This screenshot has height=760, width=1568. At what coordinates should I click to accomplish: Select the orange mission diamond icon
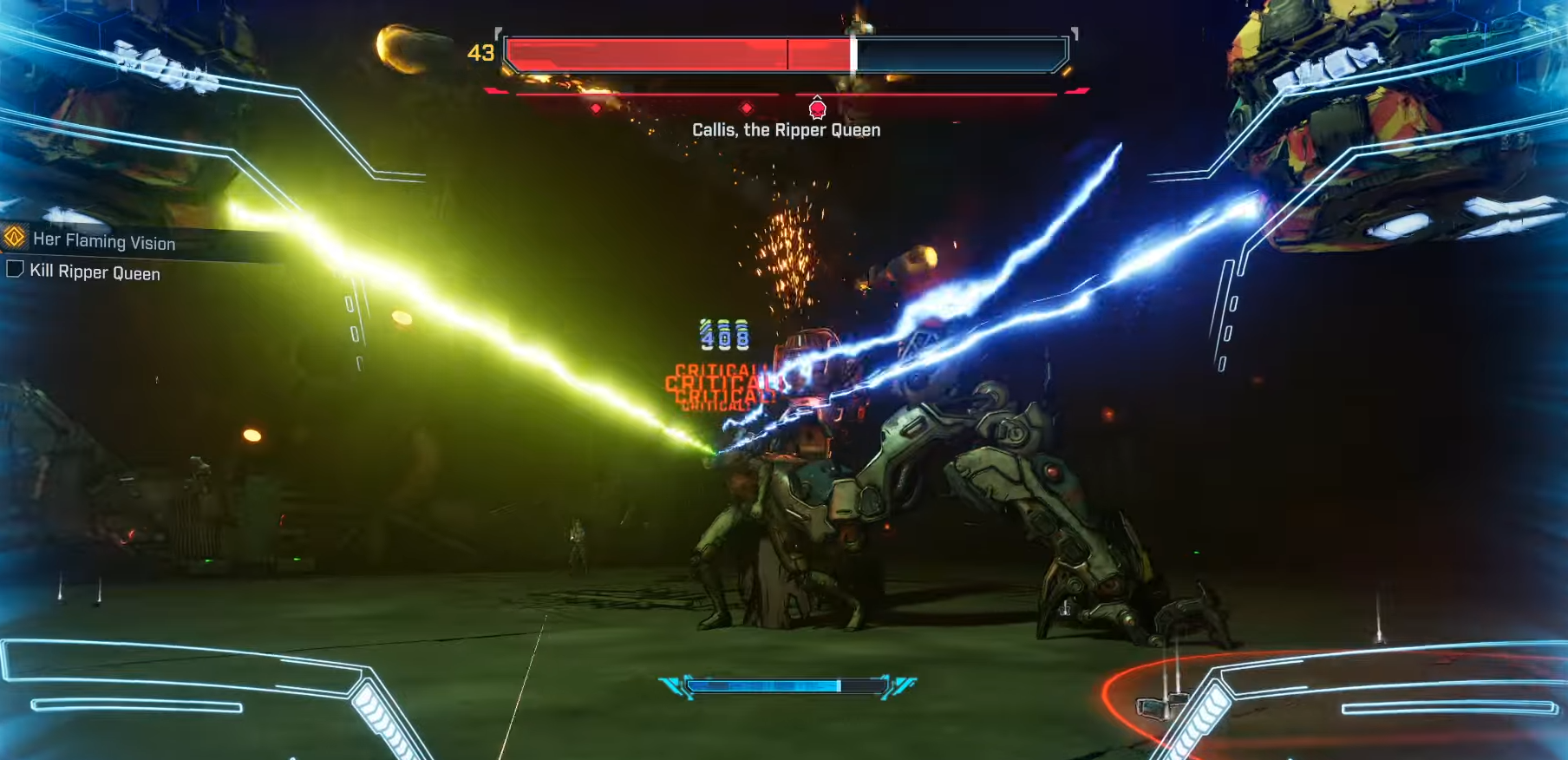[x=15, y=237]
